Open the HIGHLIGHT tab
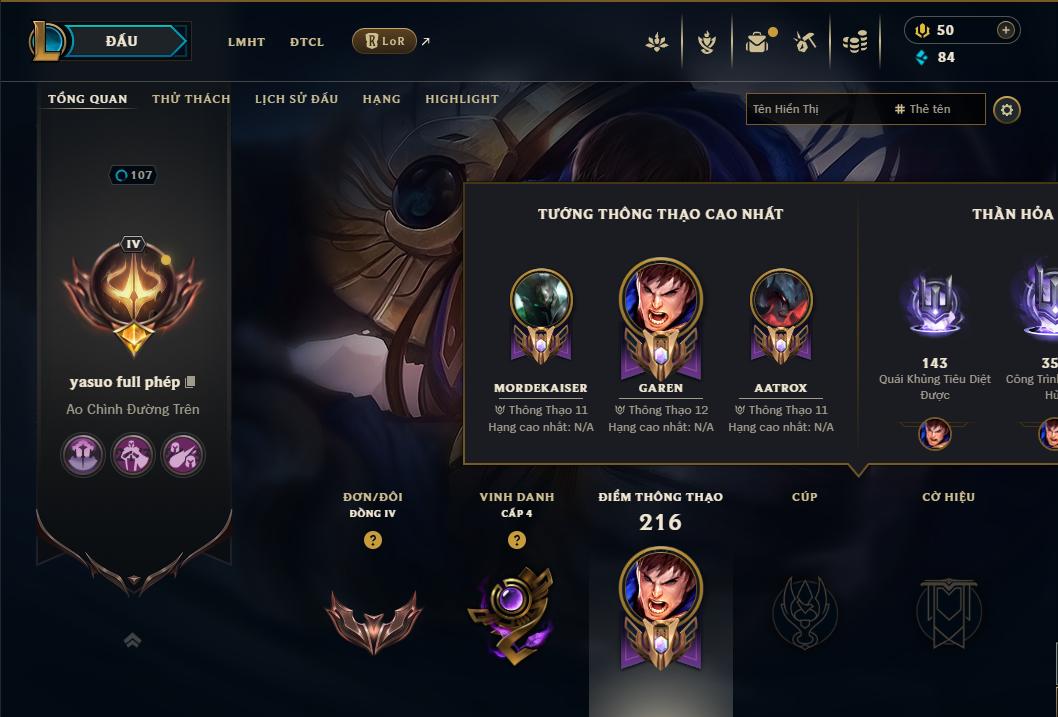 461,99
